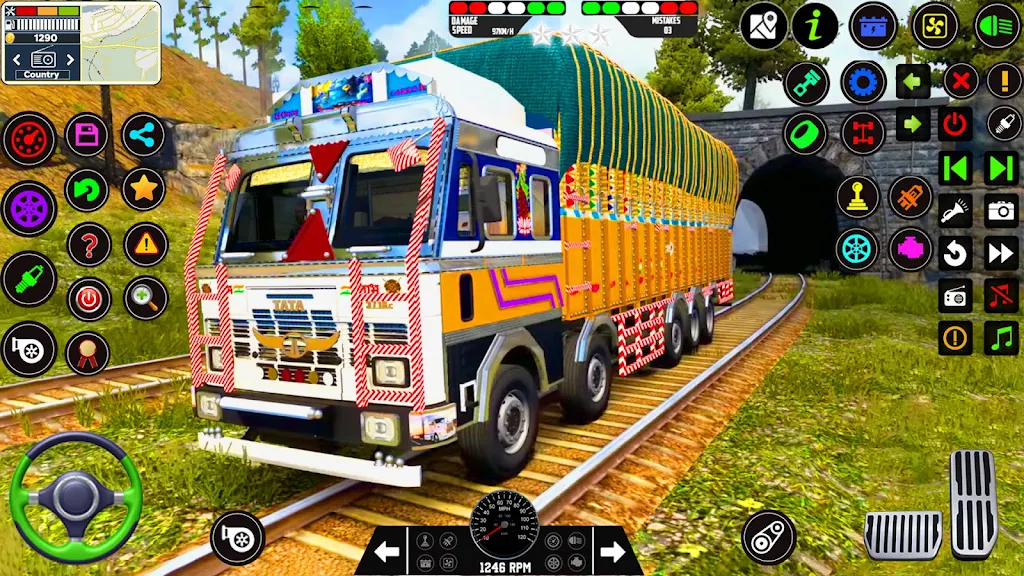Tap the tall accelerator pedal
Screen dimensions: 1024x576
pos(973,504)
